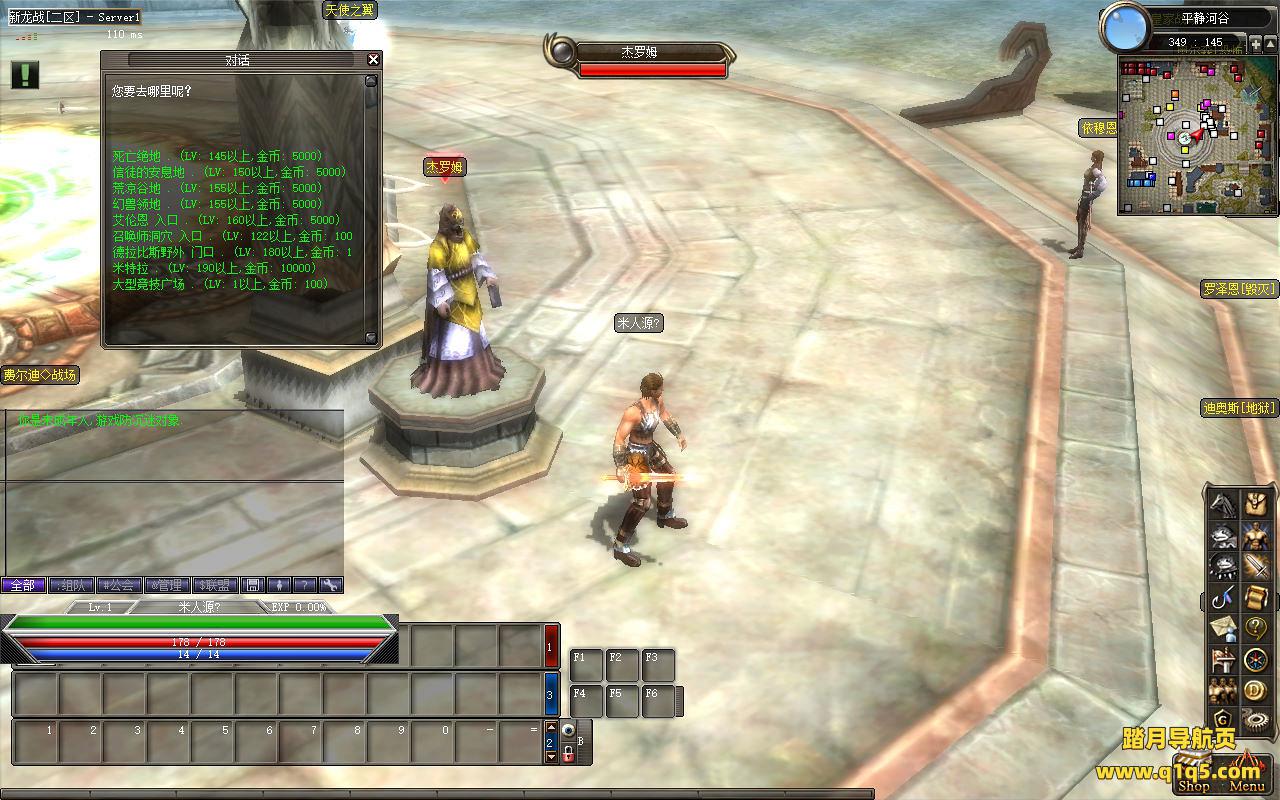Screen dimensions: 1280x800
Task: Open the bag inventory icon
Action: 1255,504
